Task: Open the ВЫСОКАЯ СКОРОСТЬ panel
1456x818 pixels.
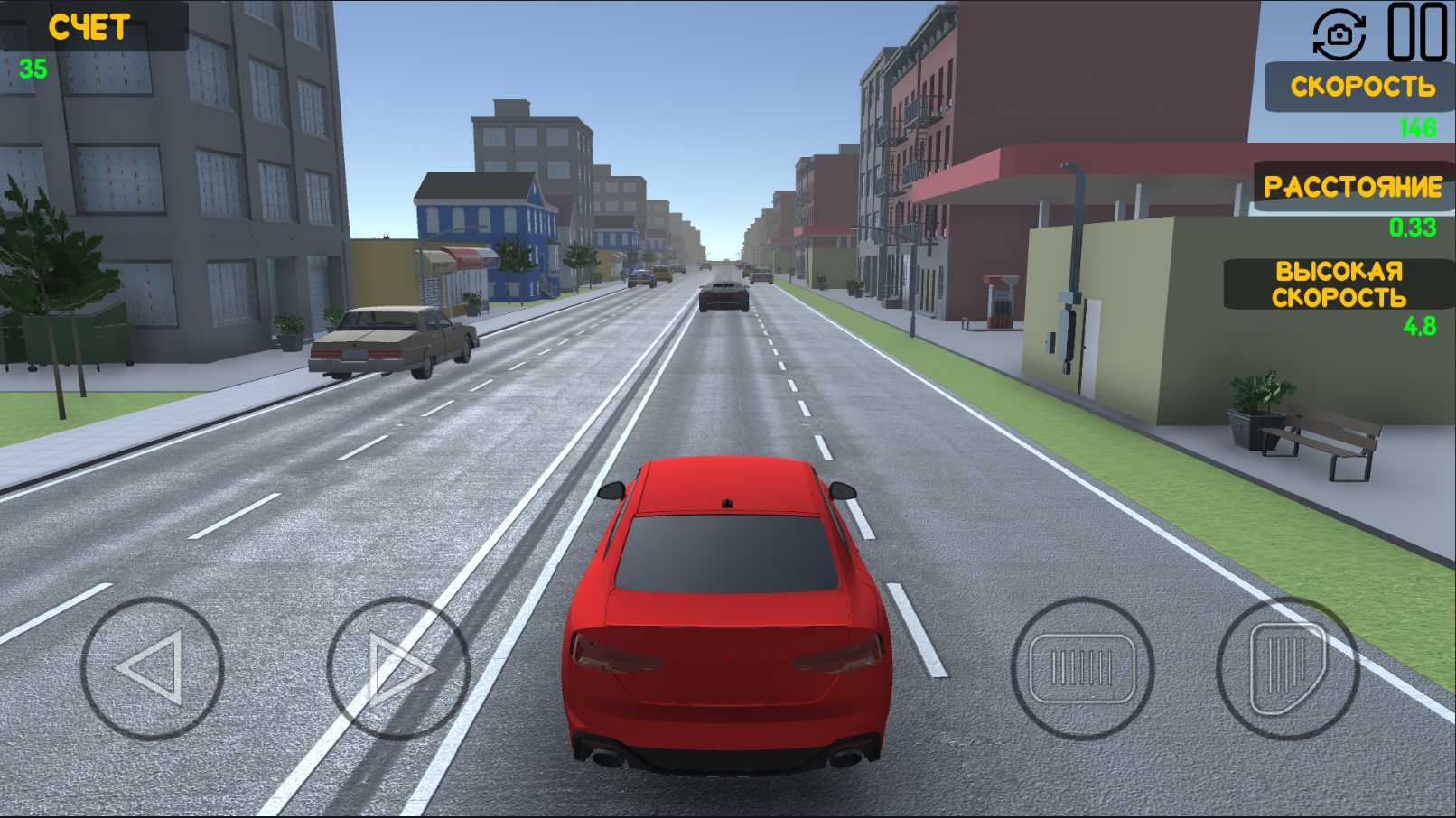Action: pyautogui.click(x=1340, y=284)
